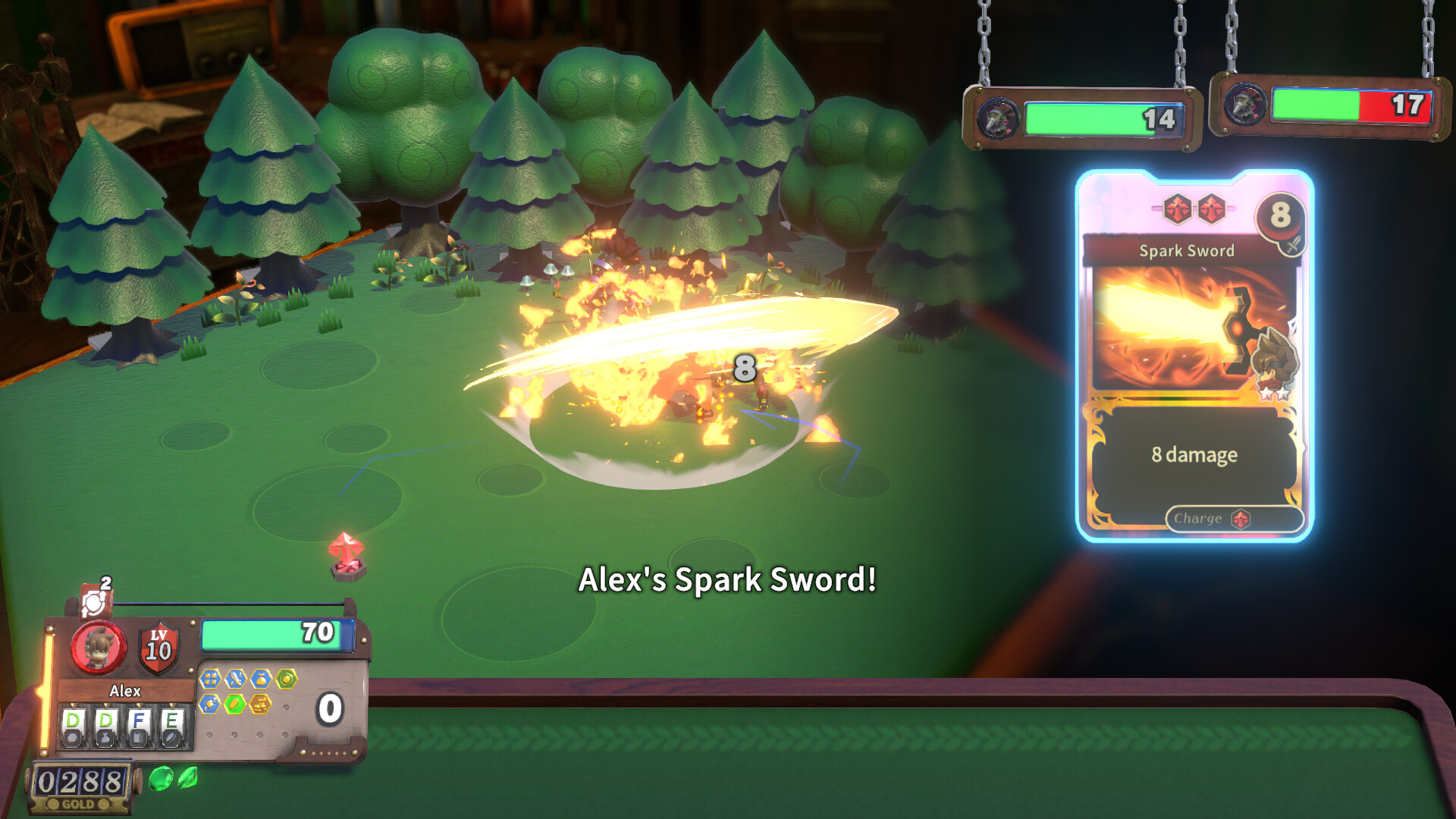The height and width of the screenshot is (819, 1456).
Task: Click the blue money bag hexagon icon
Action: tap(261, 679)
